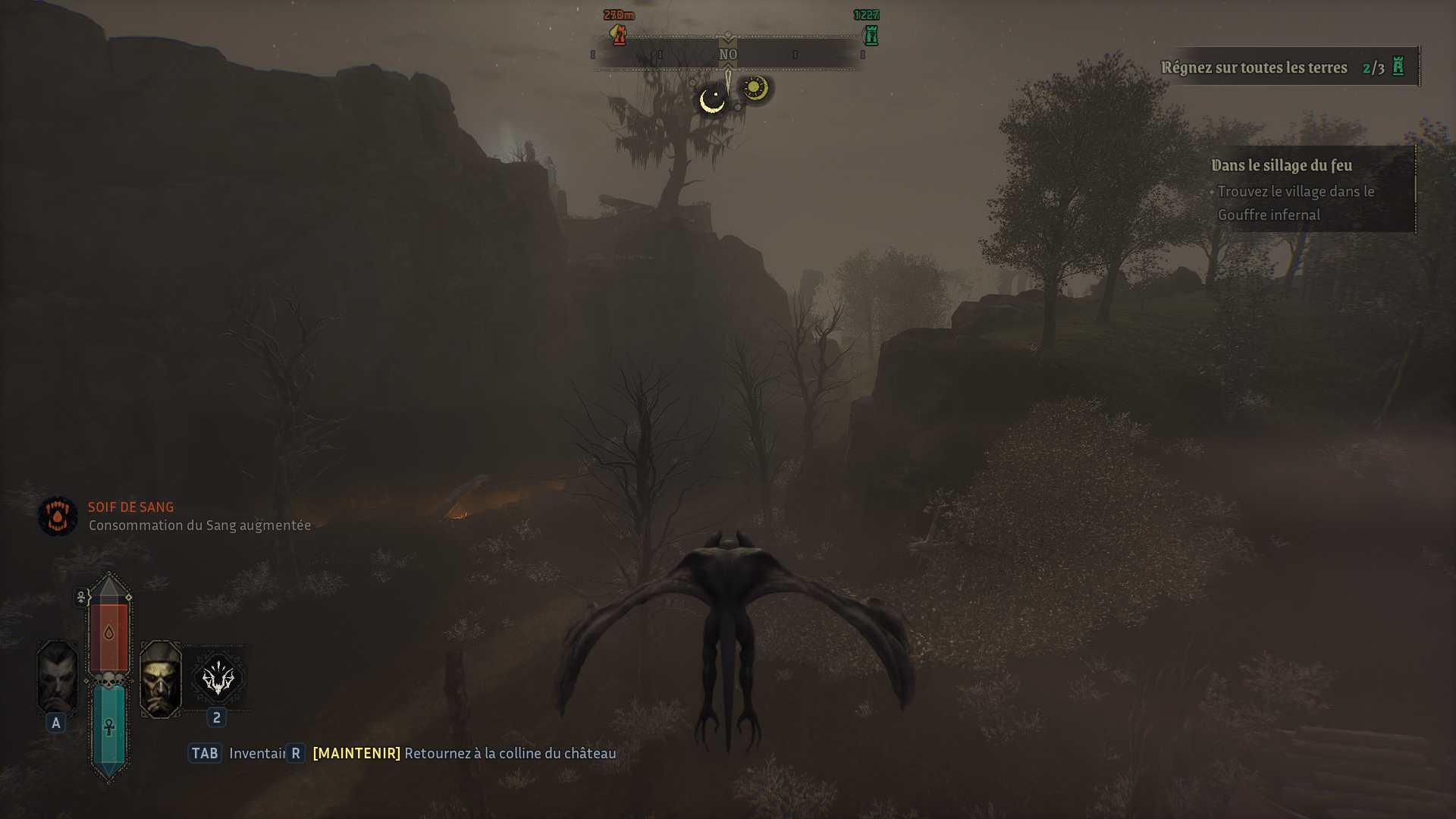Click the compass bar showing NO
Image resolution: width=1456 pixels, height=819 pixels.
click(728, 55)
